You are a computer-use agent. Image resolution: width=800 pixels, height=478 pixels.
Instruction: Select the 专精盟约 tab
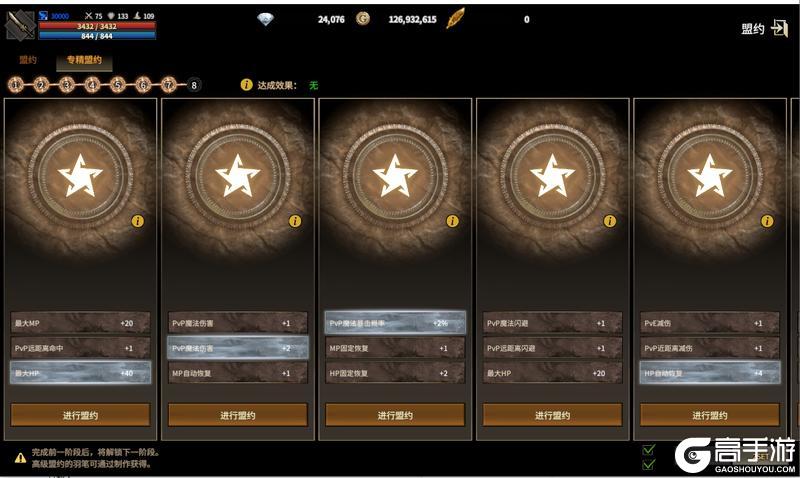click(84, 60)
